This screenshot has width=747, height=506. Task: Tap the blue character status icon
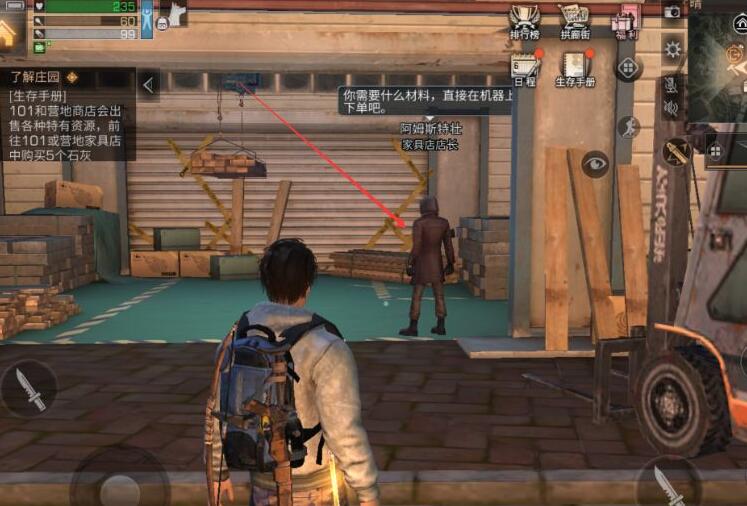point(147,19)
